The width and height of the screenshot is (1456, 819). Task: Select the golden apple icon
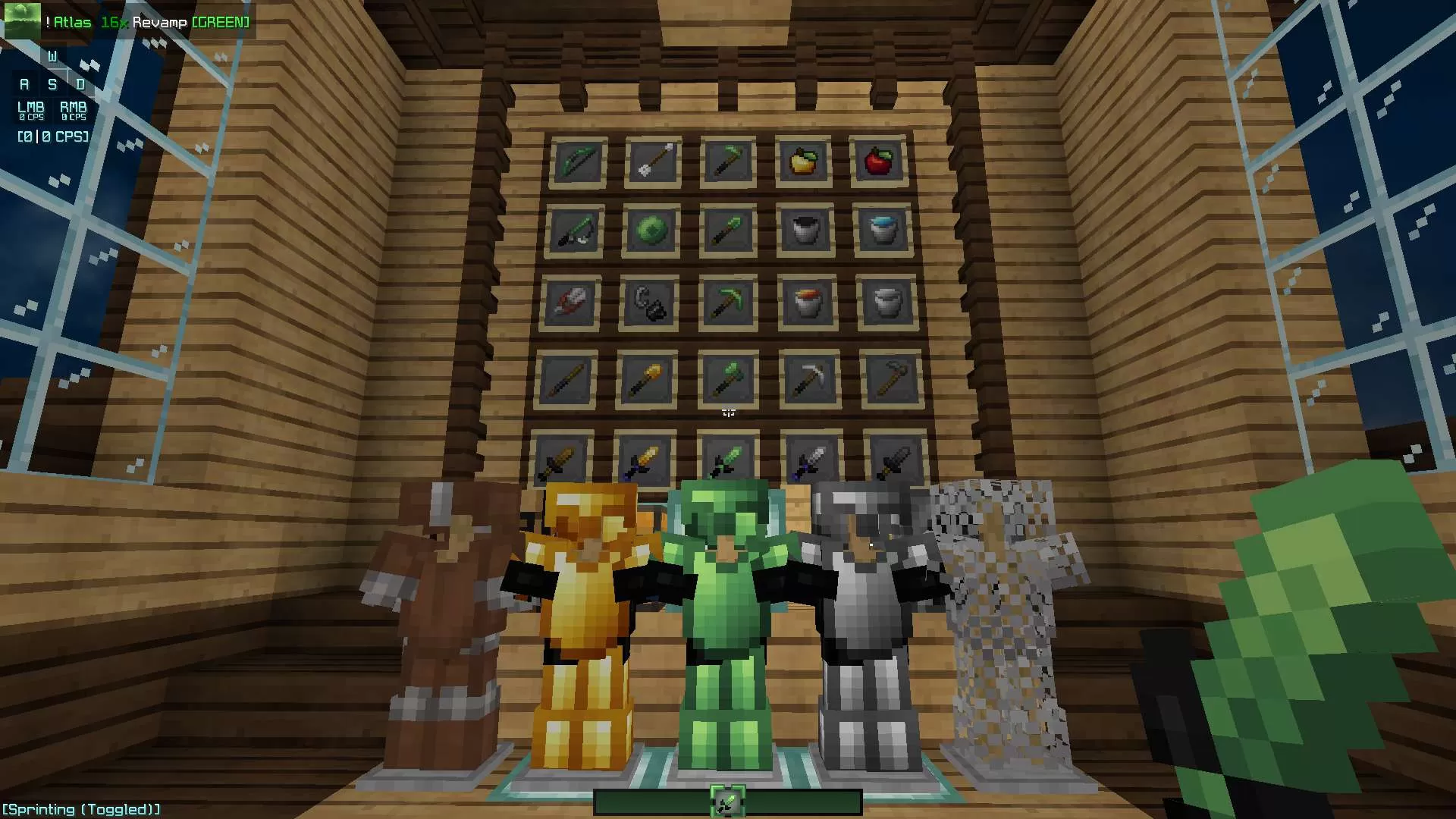pyautogui.click(x=804, y=161)
